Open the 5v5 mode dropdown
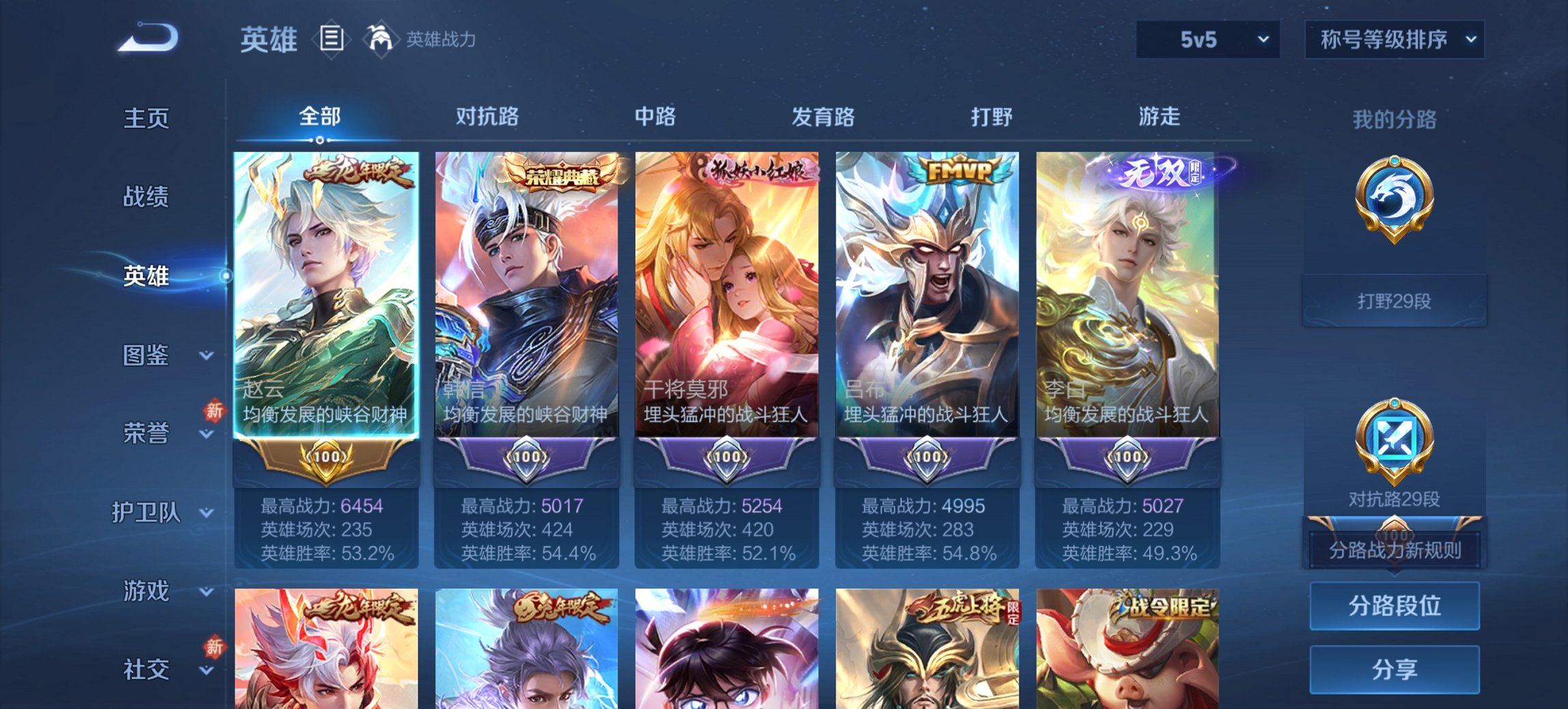This screenshot has width=1568, height=709. click(1206, 40)
